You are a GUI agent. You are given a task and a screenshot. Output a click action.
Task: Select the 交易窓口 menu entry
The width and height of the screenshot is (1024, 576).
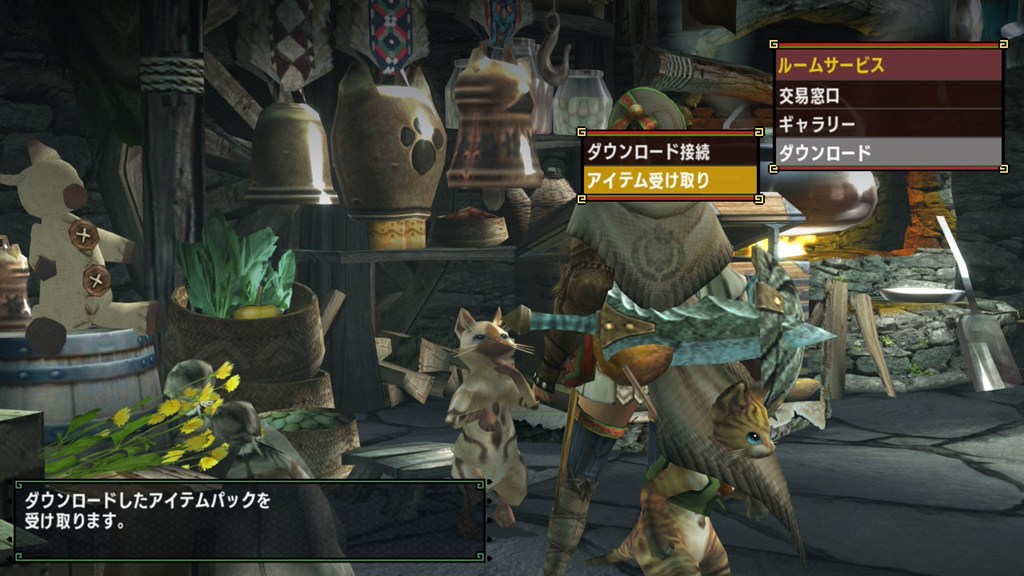point(888,96)
